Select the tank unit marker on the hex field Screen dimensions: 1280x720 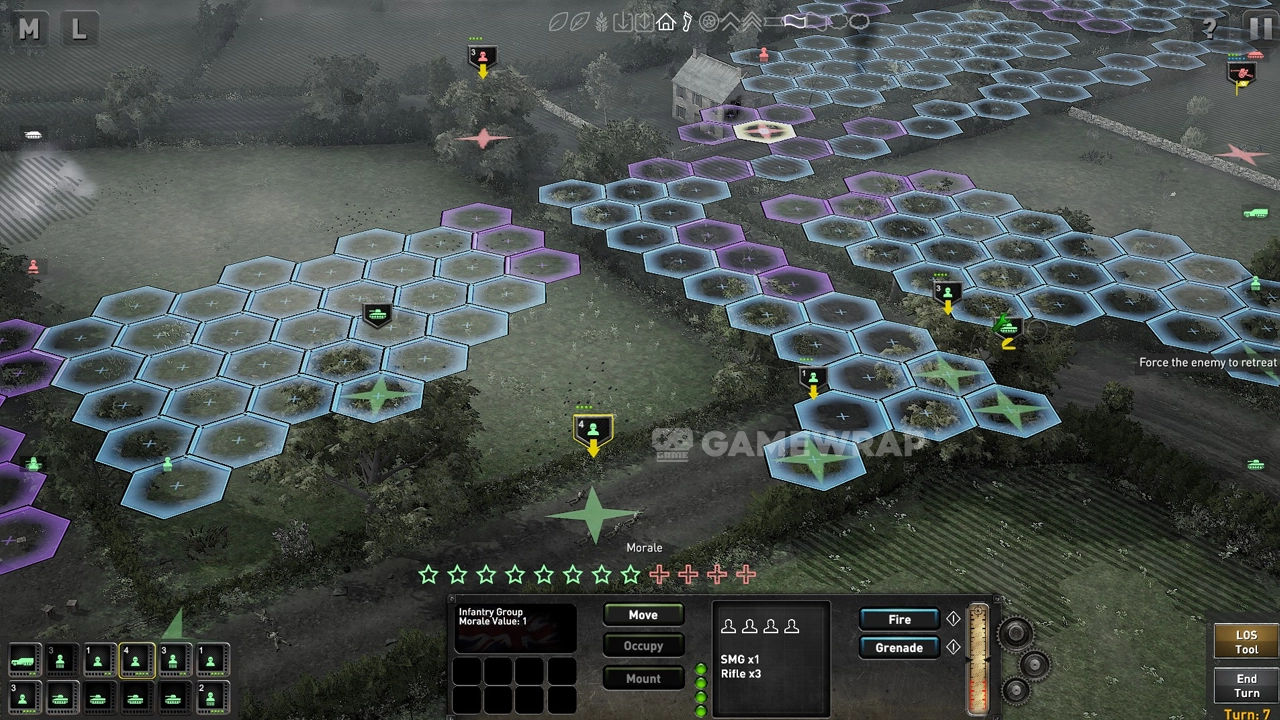[x=377, y=315]
